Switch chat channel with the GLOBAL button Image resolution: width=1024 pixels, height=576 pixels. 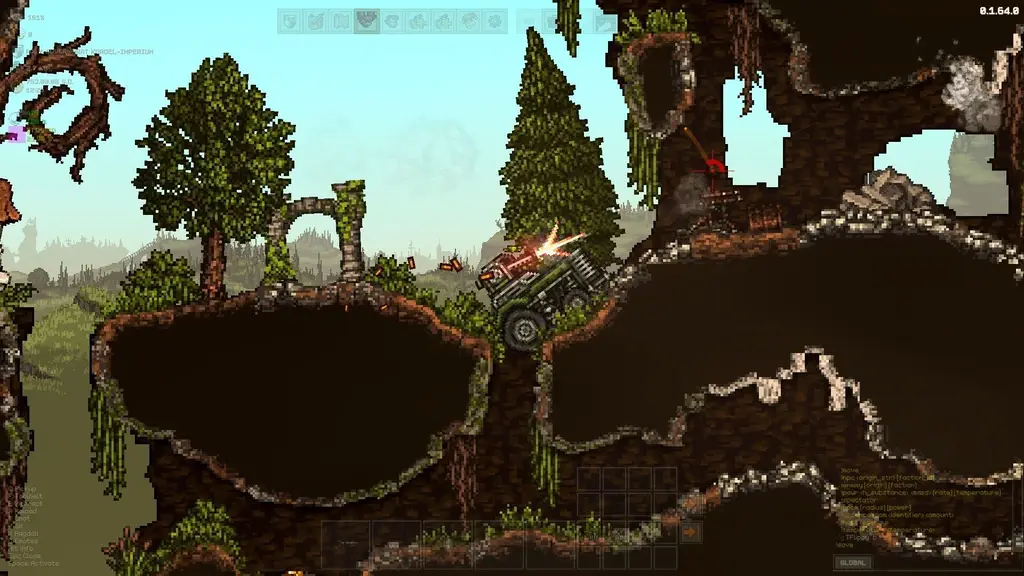pyautogui.click(x=853, y=563)
